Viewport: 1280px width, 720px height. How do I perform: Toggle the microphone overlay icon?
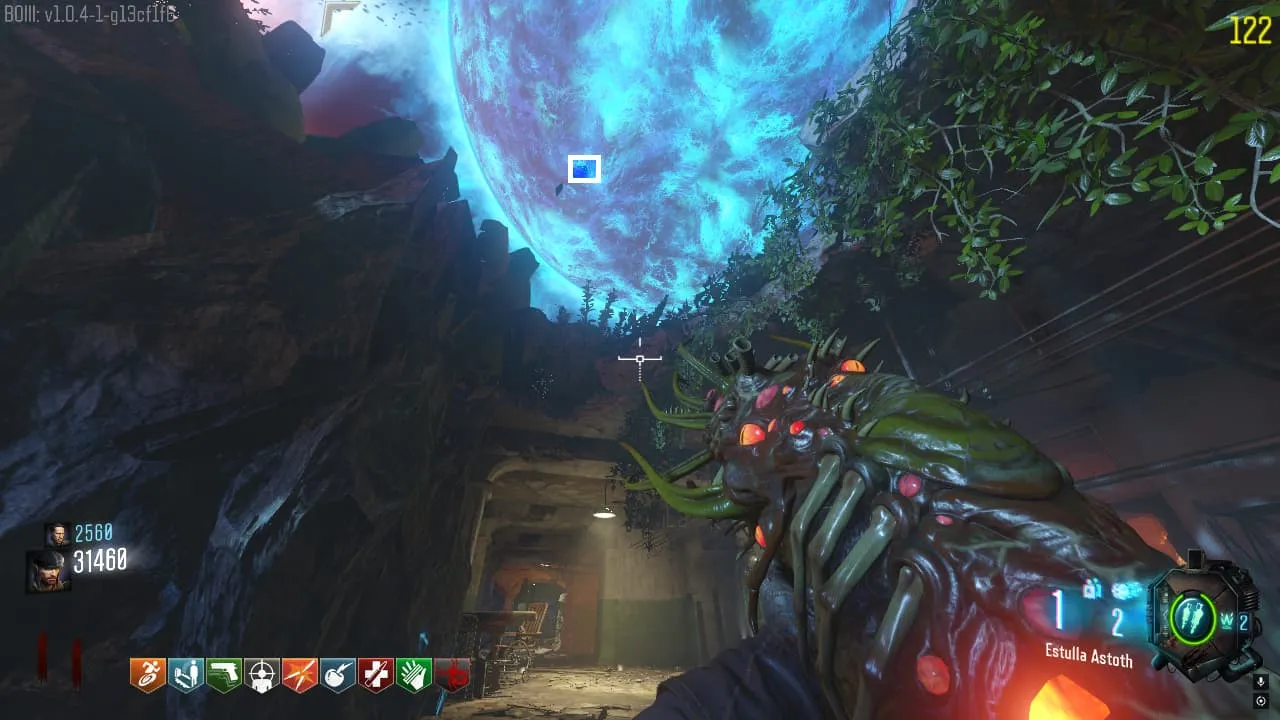pyautogui.click(x=1261, y=681)
